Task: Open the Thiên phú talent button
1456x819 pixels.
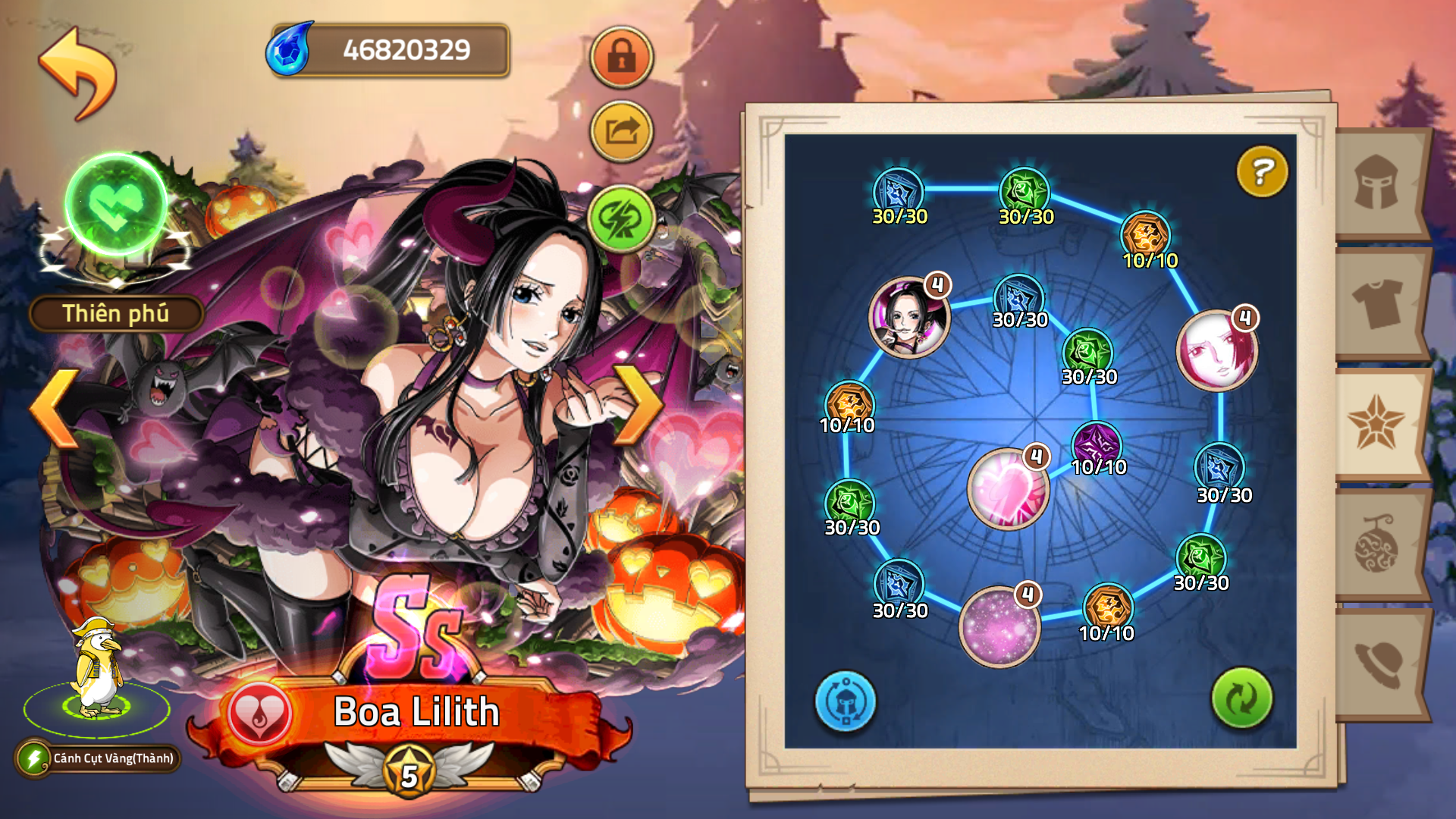Action: 116,313
